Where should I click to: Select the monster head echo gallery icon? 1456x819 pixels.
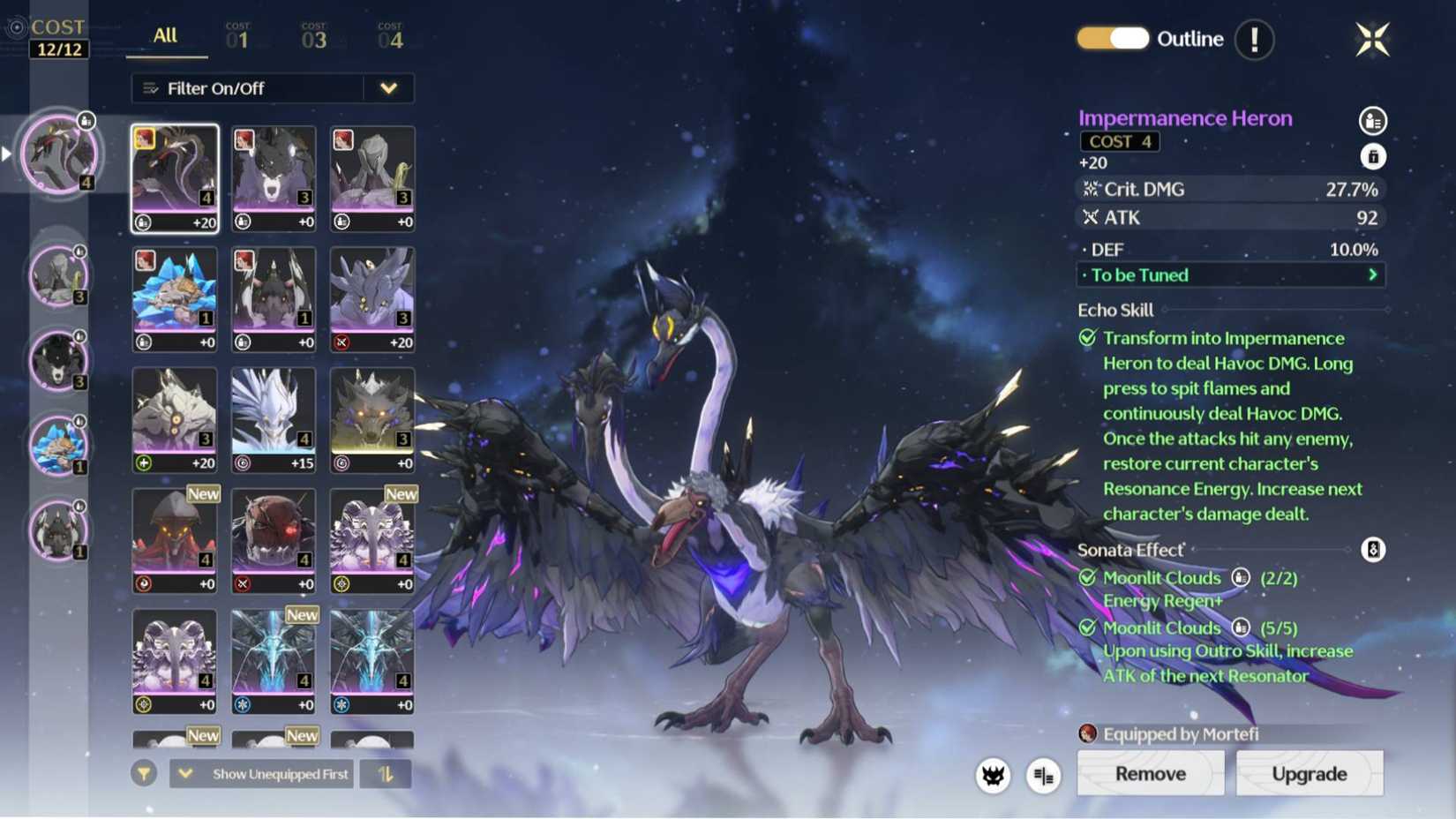[x=994, y=774]
